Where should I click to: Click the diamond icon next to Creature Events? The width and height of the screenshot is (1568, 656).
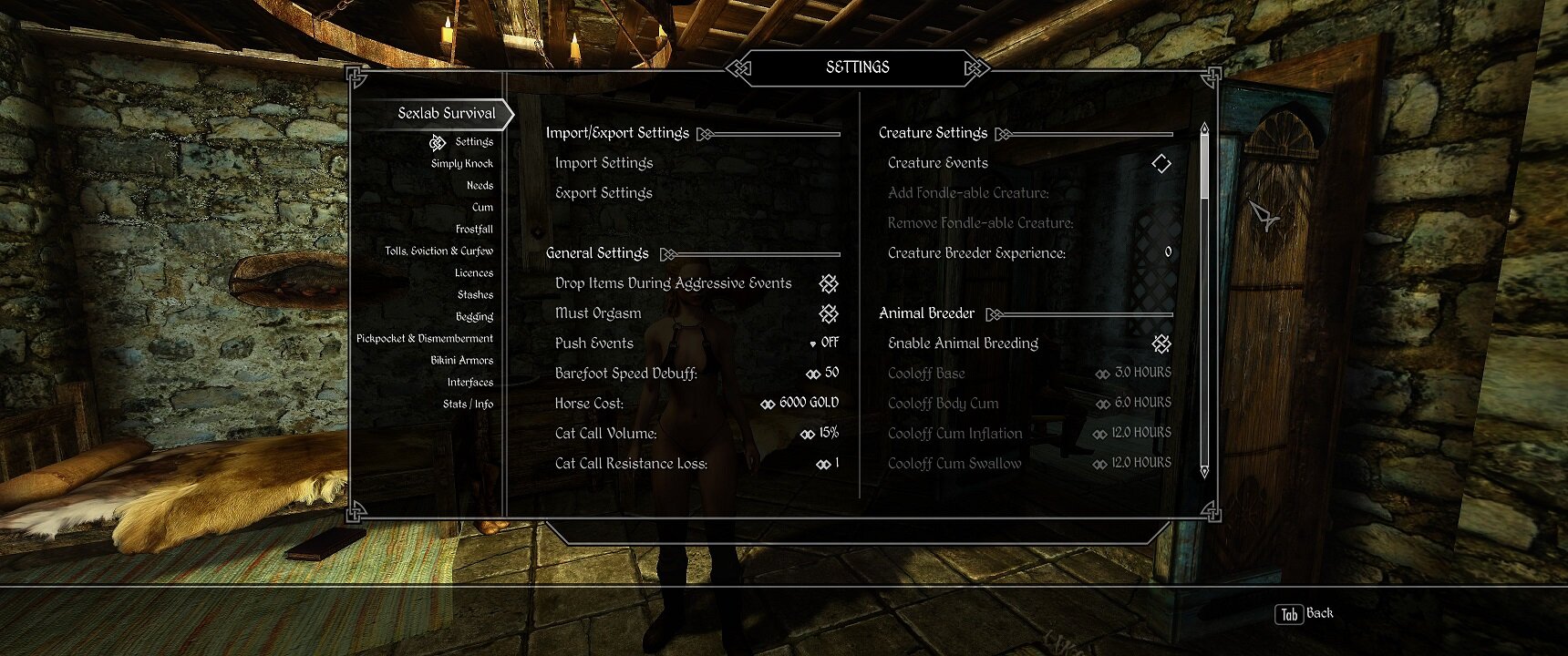tap(1161, 163)
